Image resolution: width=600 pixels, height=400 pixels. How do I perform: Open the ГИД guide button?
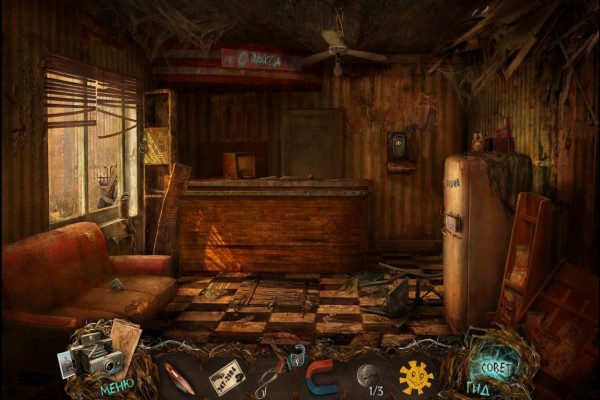(478, 387)
